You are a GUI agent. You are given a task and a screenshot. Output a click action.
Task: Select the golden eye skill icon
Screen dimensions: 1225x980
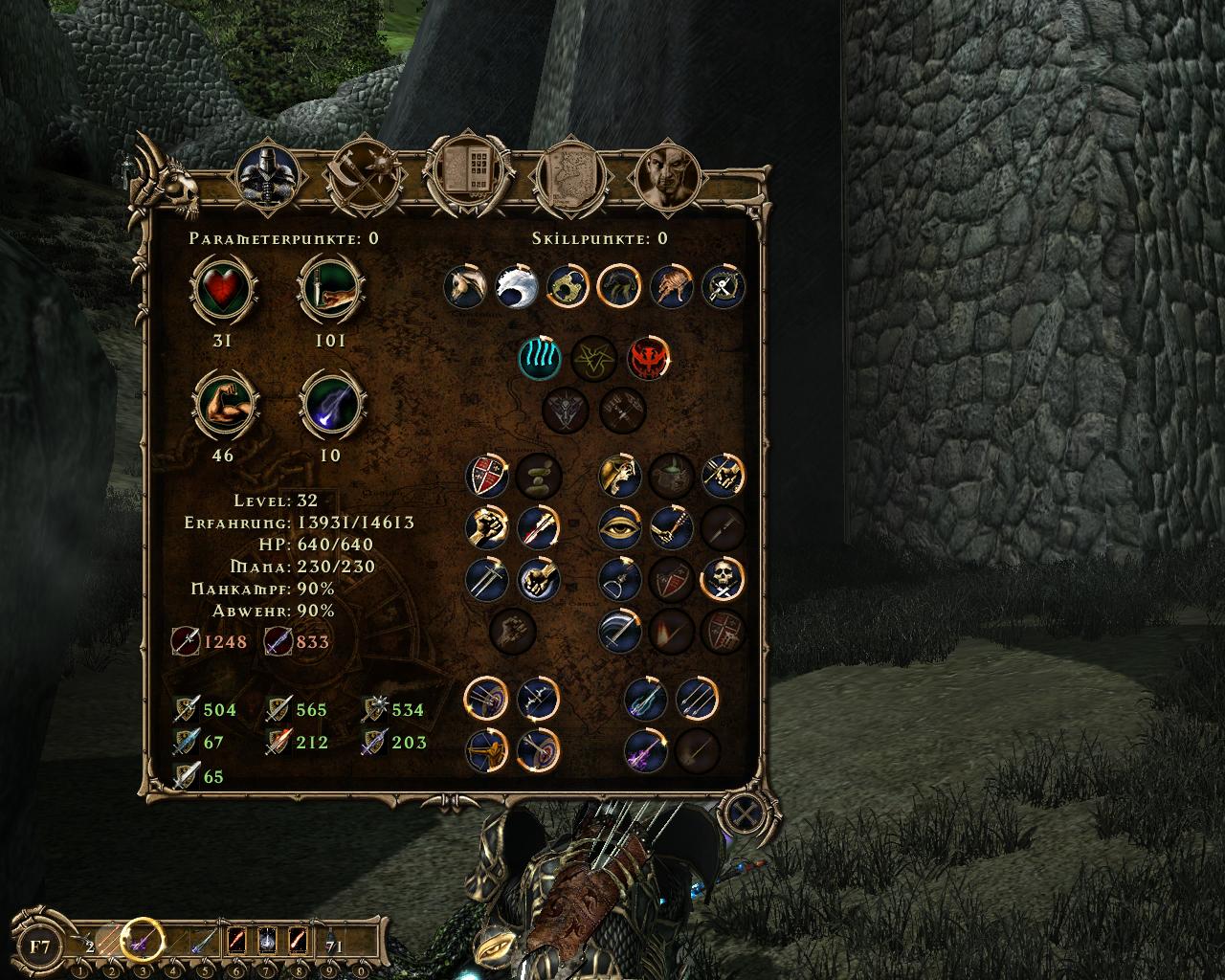click(620, 526)
